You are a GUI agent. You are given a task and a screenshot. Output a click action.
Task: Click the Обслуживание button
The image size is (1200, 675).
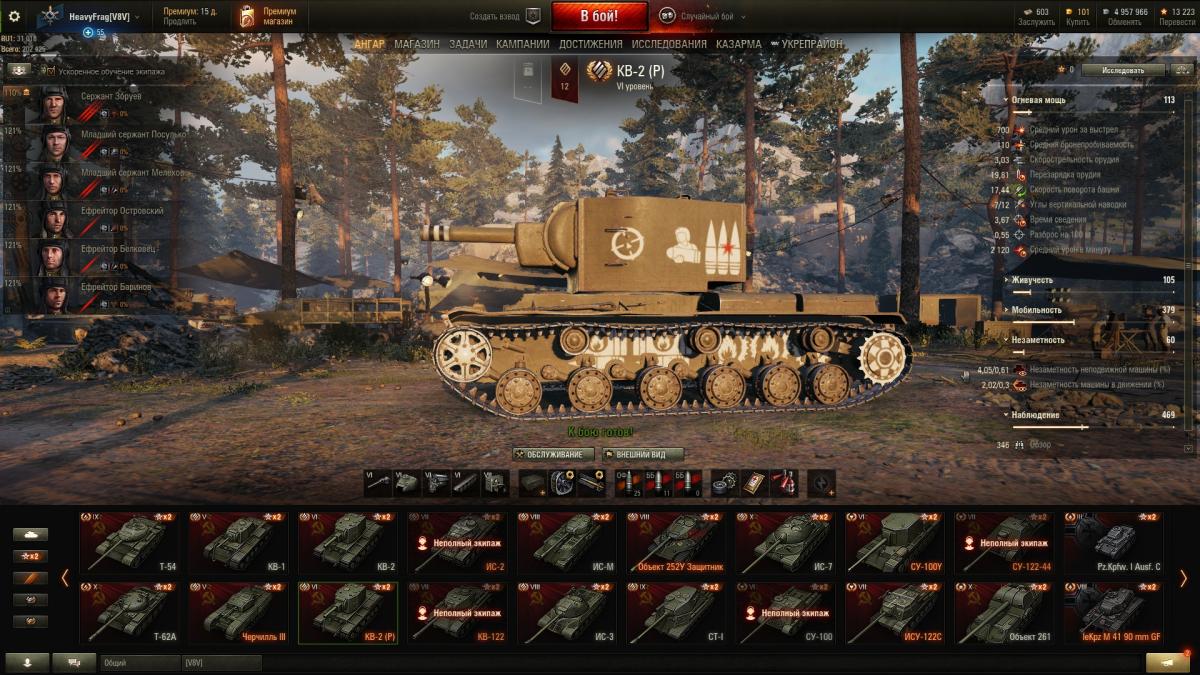coord(546,454)
